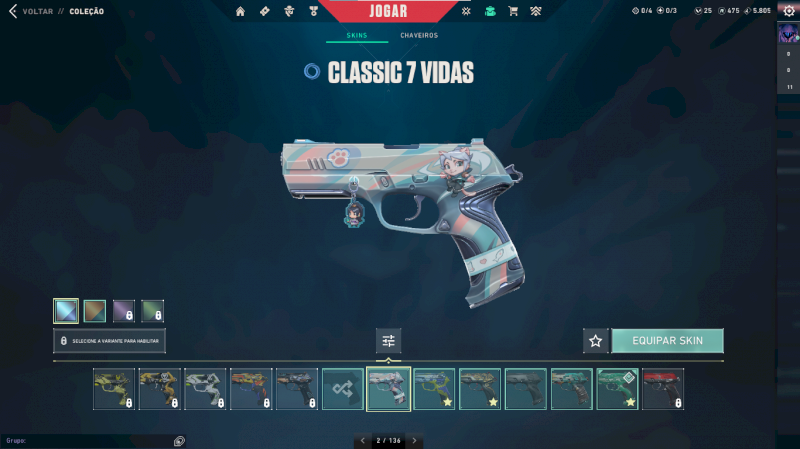Select the blue-pink first variant swatch
The height and width of the screenshot is (449, 800).
66,311
